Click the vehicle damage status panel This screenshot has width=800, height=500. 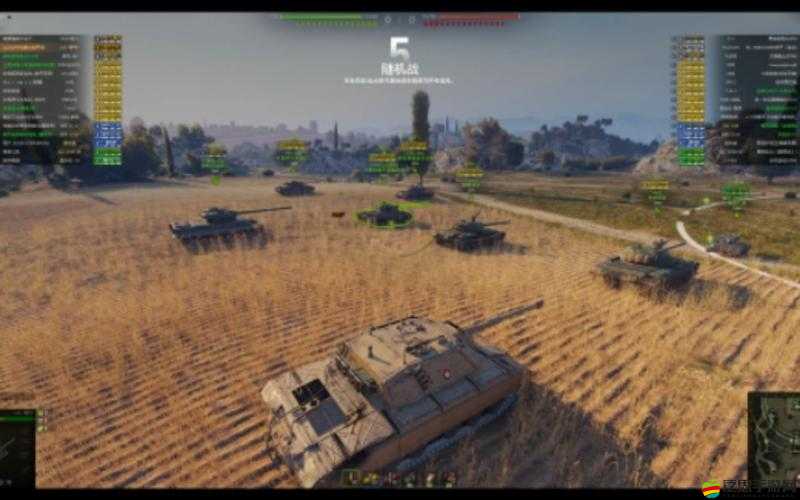(18, 447)
